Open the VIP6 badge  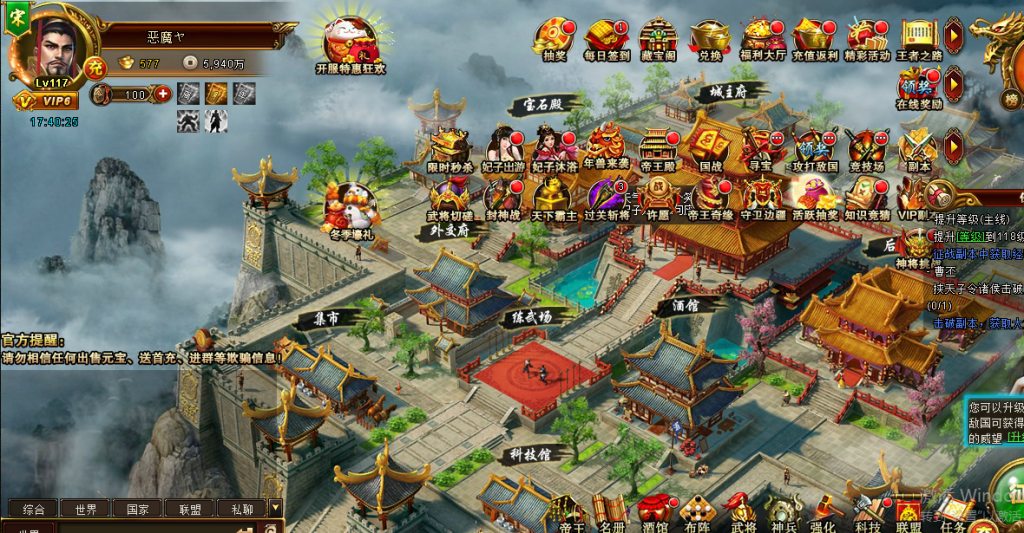pyautogui.click(x=45, y=101)
